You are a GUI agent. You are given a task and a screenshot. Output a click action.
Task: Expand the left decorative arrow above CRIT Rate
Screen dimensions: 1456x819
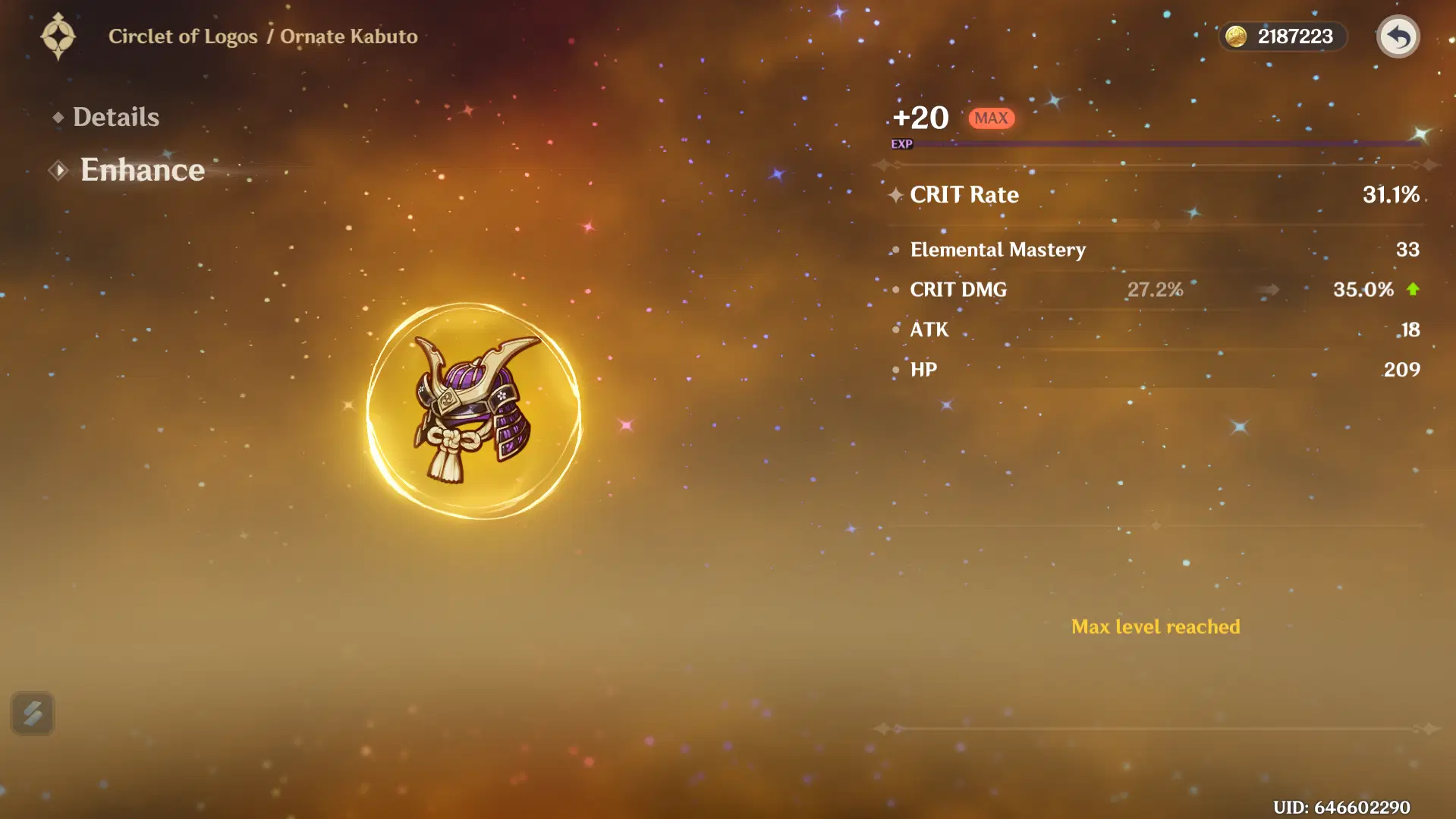[x=882, y=163]
